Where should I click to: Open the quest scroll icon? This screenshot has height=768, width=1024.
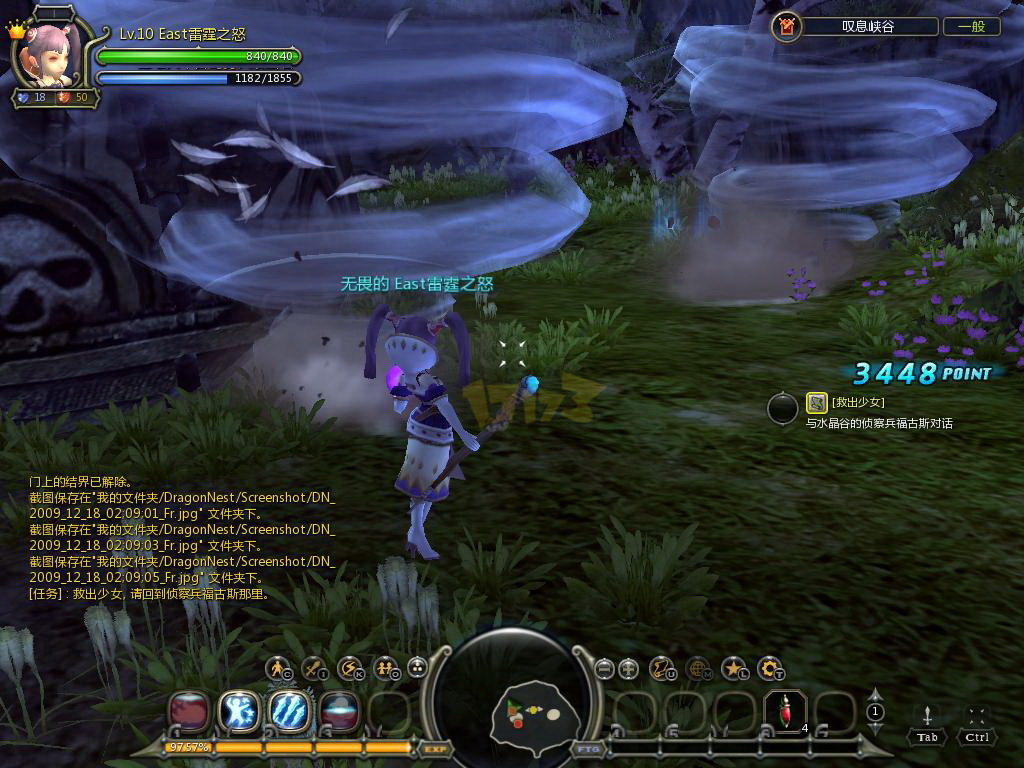(x=663, y=668)
